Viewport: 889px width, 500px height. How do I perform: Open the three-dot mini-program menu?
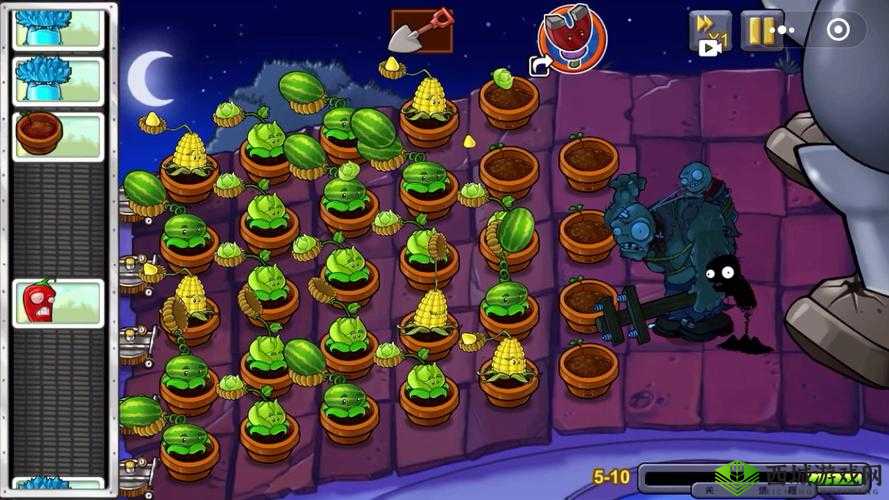tap(786, 31)
